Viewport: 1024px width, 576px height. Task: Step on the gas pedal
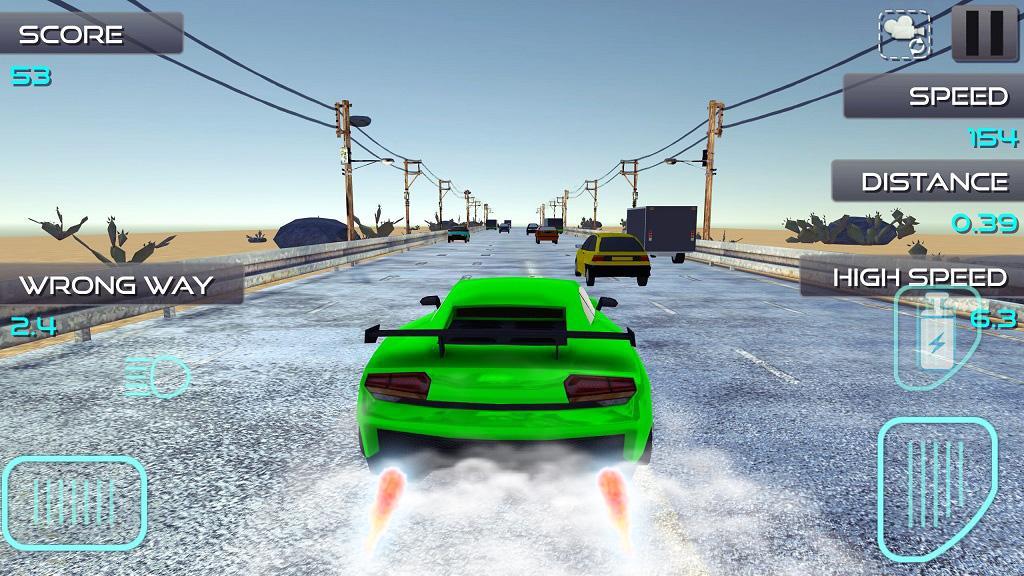(936, 488)
